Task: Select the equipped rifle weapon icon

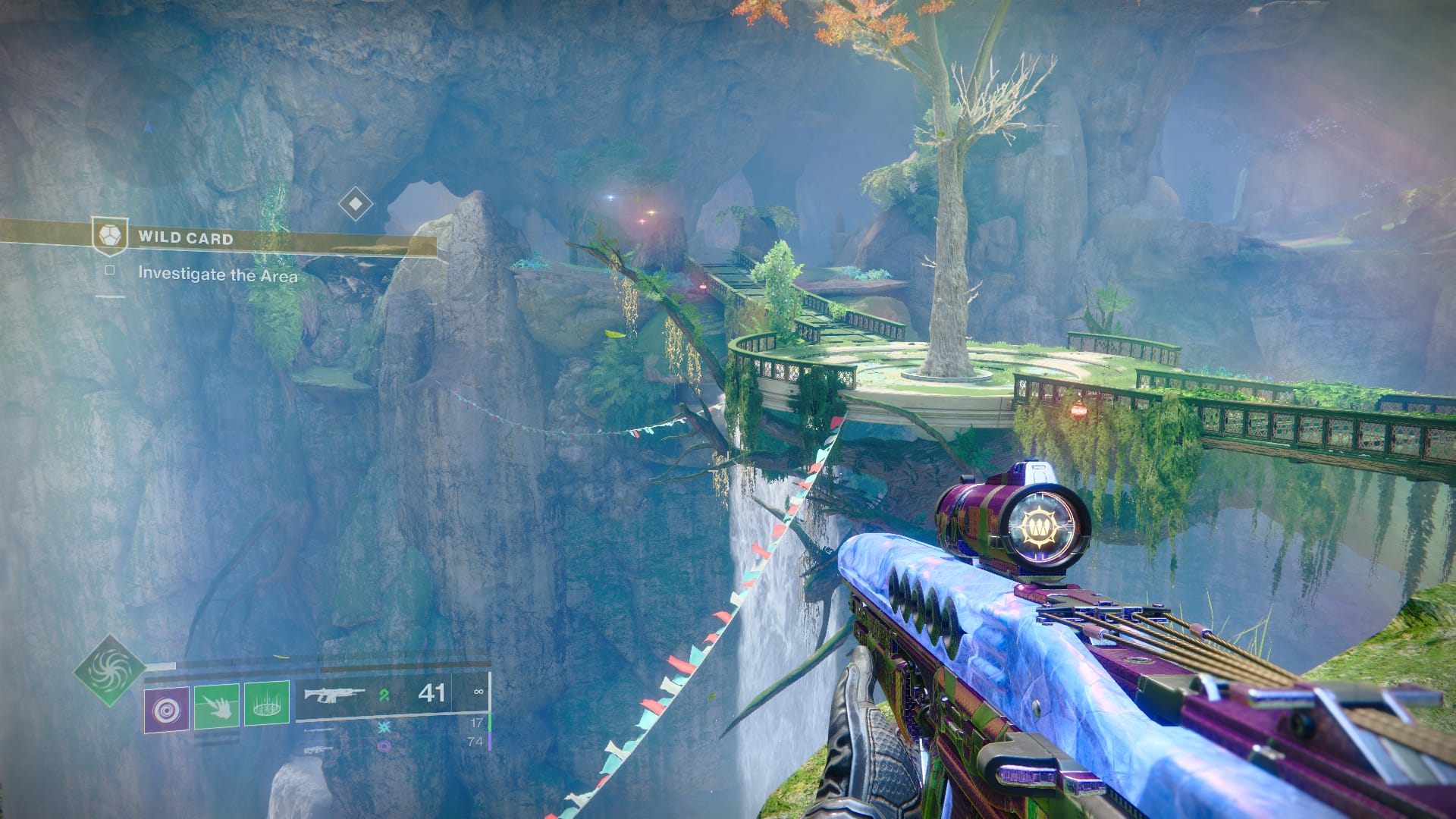Action: coord(334,694)
